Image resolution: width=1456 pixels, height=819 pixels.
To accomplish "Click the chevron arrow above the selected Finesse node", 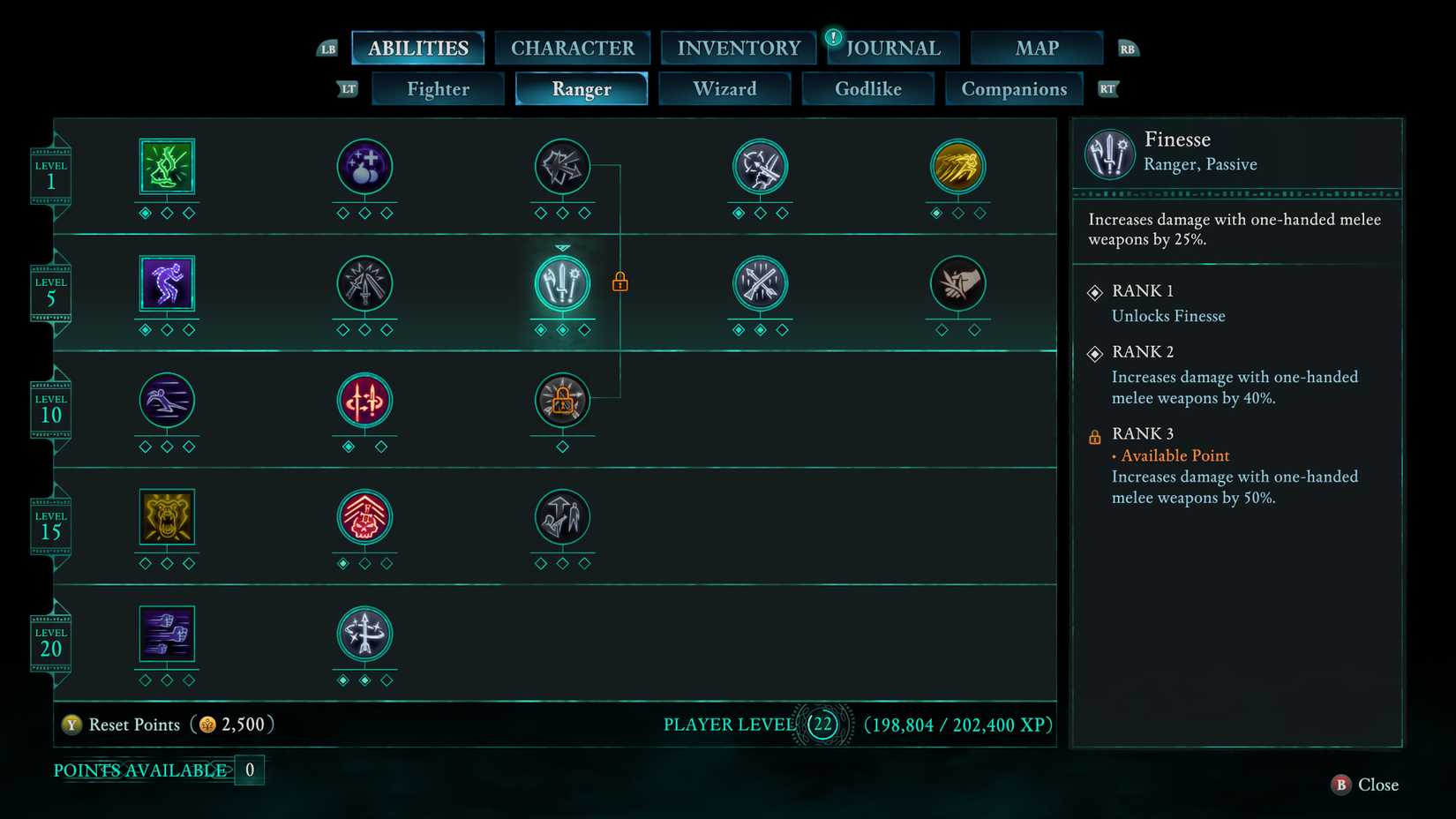I will click(562, 247).
